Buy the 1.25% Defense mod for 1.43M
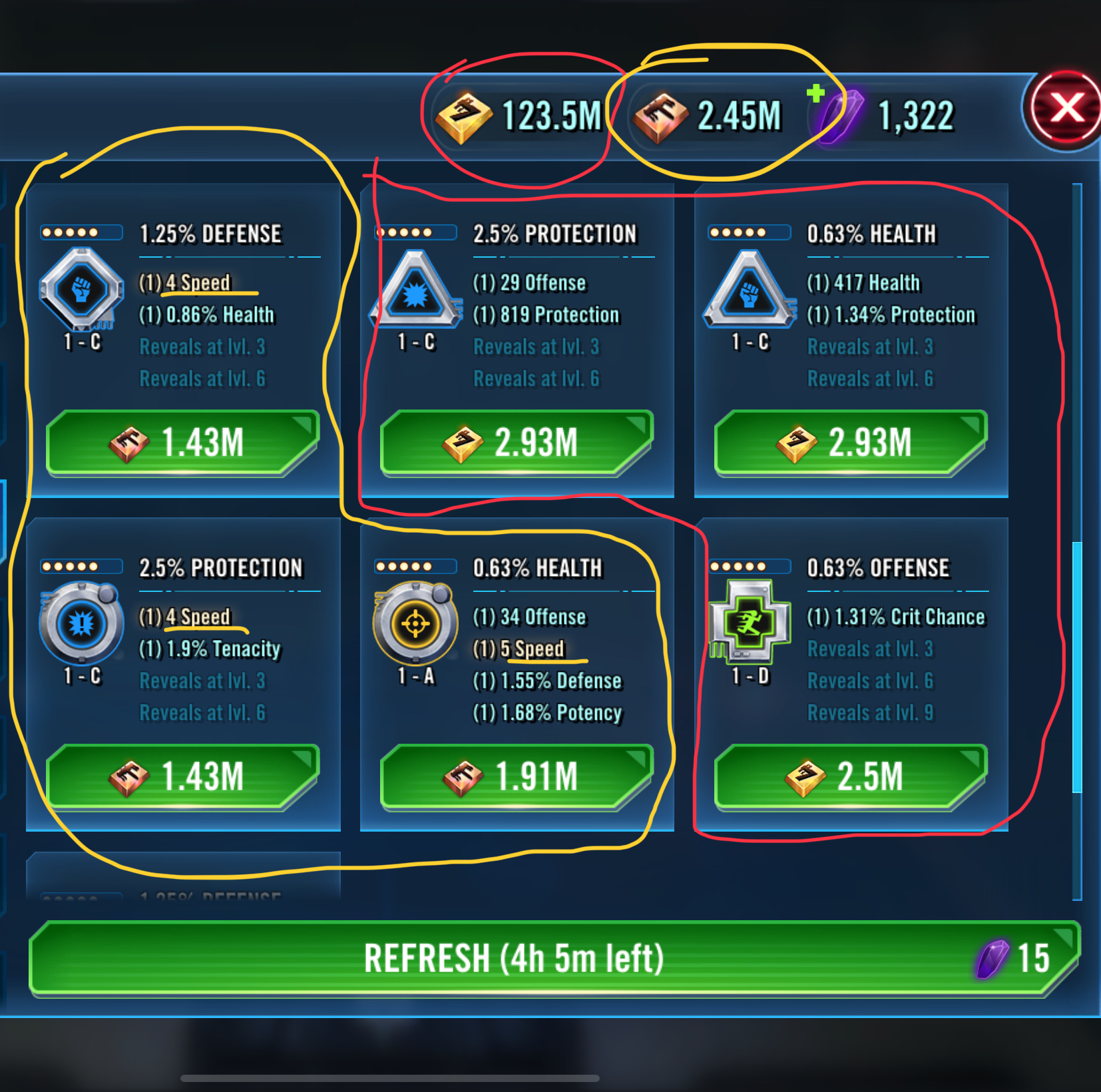1101x1092 pixels. point(182,443)
